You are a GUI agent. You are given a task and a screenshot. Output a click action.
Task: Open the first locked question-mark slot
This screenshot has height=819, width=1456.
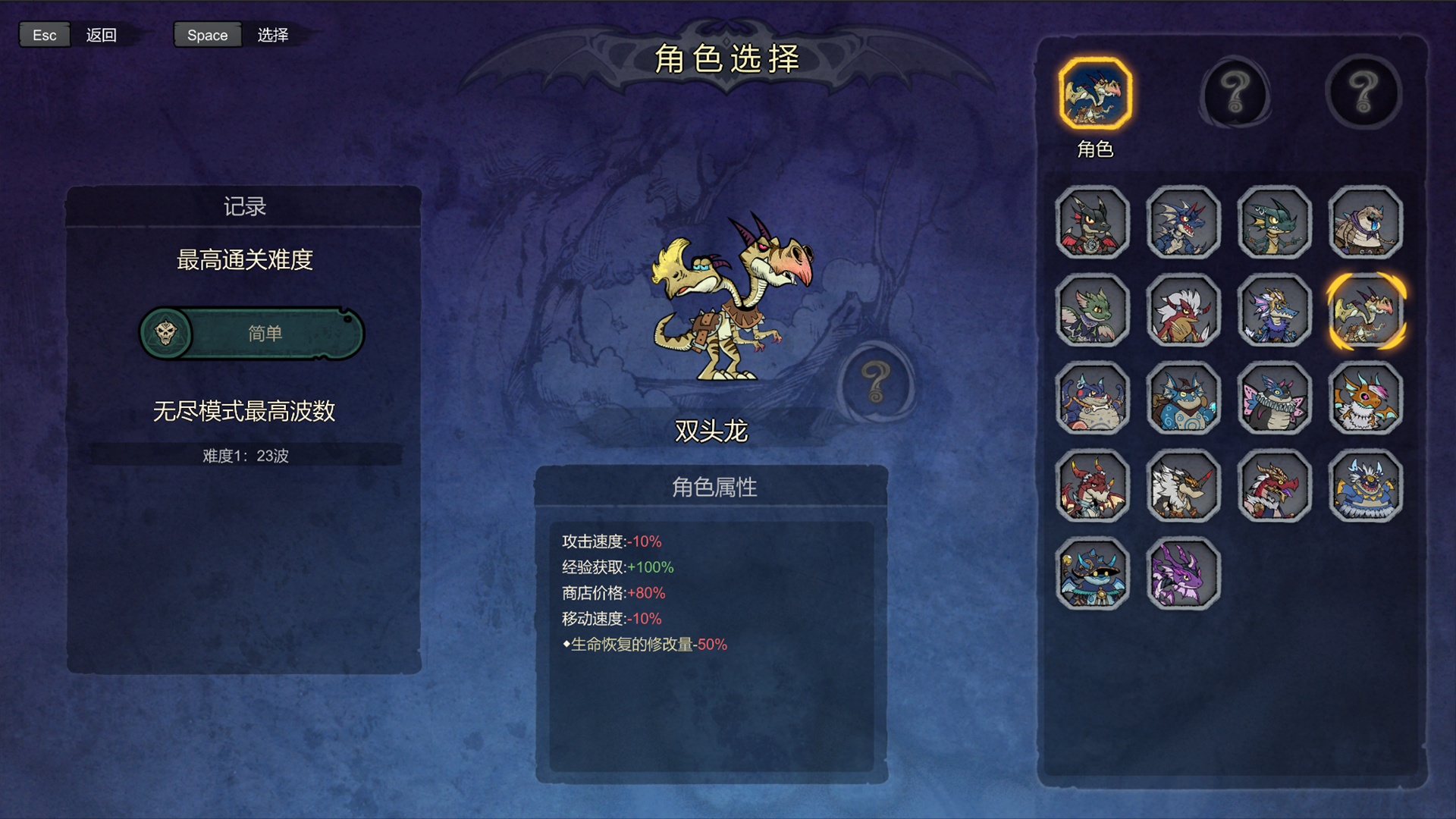click(1236, 91)
